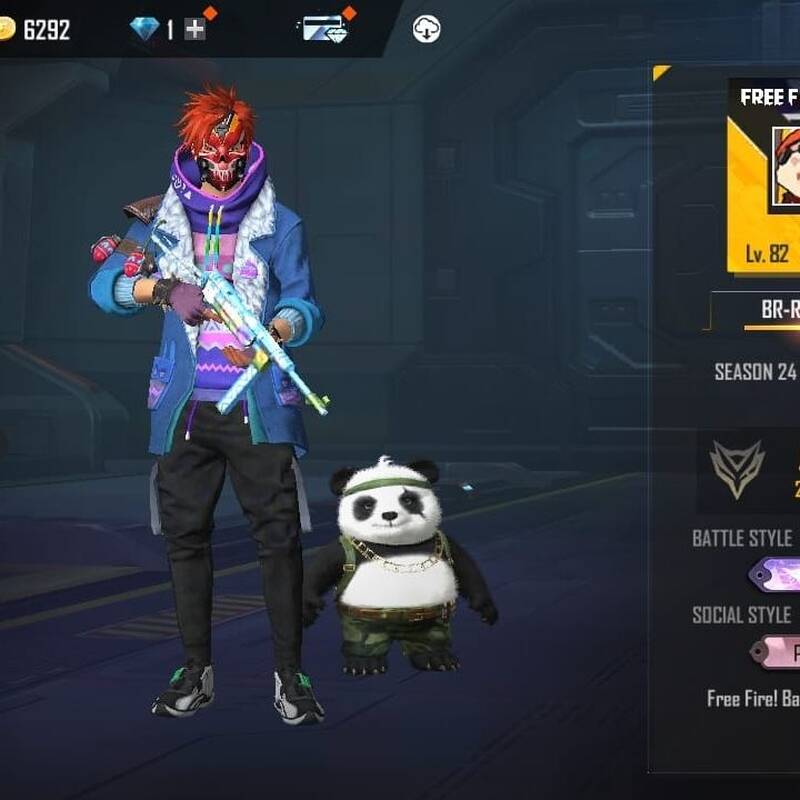Image resolution: width=800 pixels, height=800 pixels.
Task: Click the cloud download icon
Action: 427,30
